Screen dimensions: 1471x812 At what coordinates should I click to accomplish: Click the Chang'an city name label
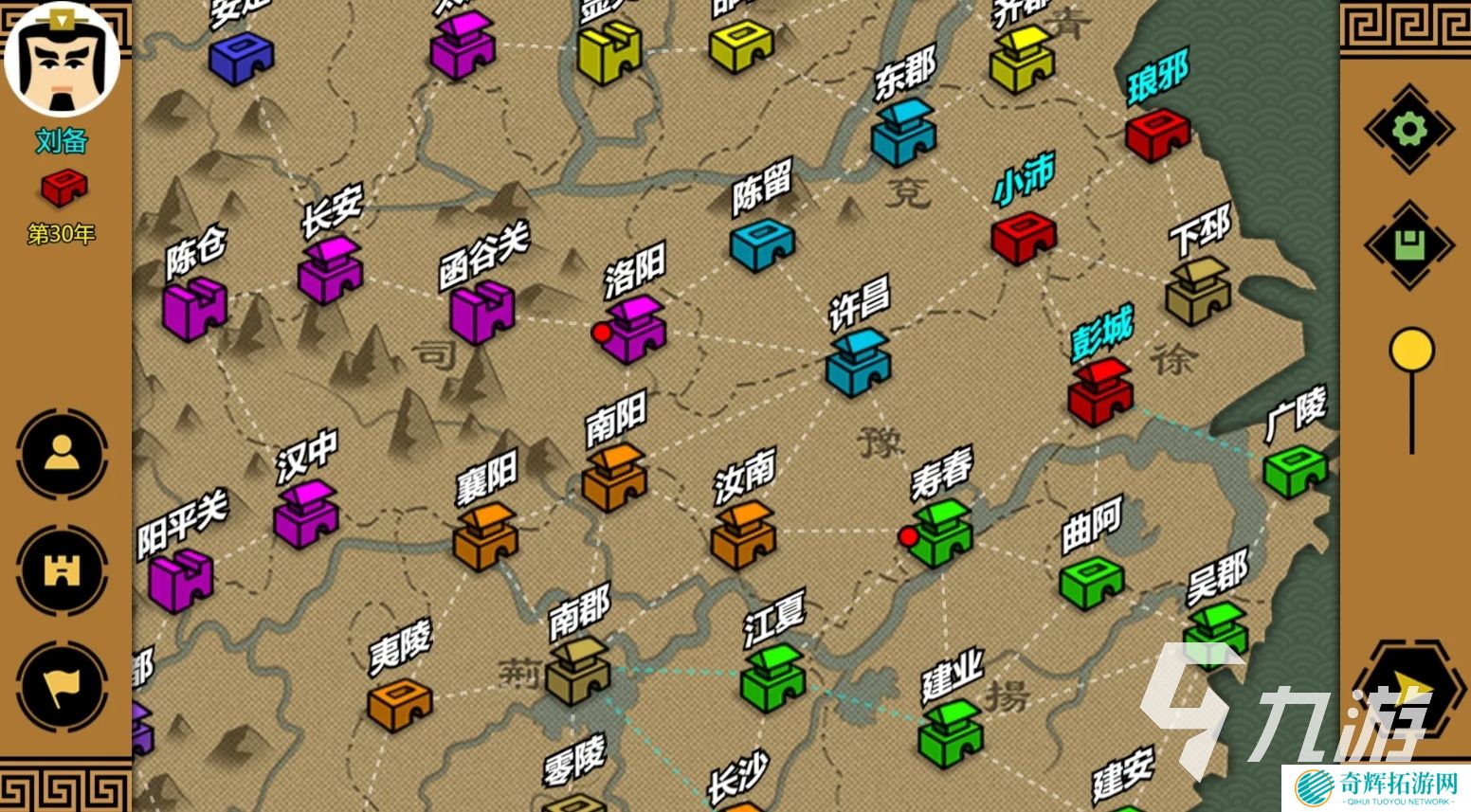point(334,210)
